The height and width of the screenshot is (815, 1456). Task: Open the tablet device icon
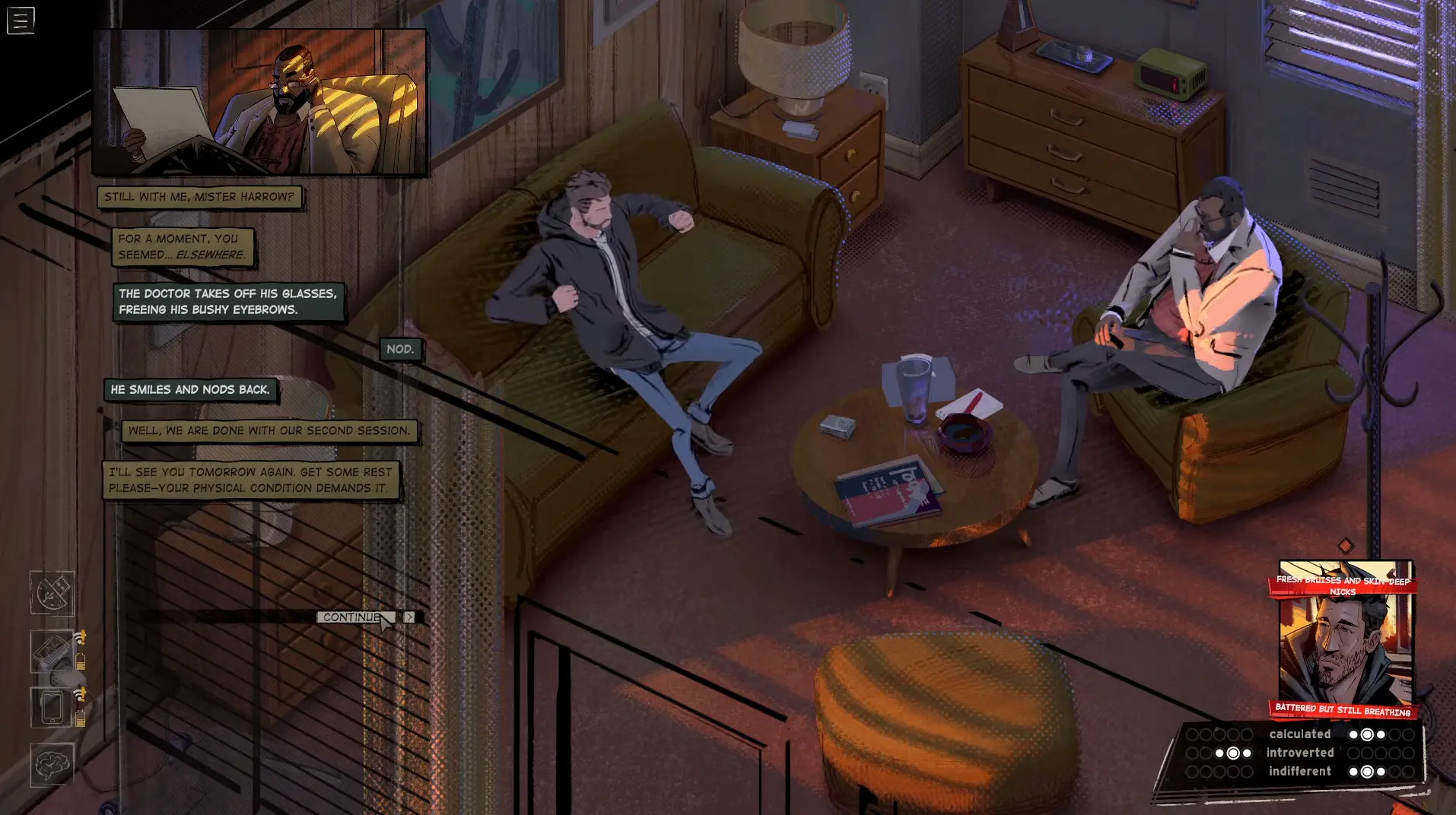[x=52, y=651]
